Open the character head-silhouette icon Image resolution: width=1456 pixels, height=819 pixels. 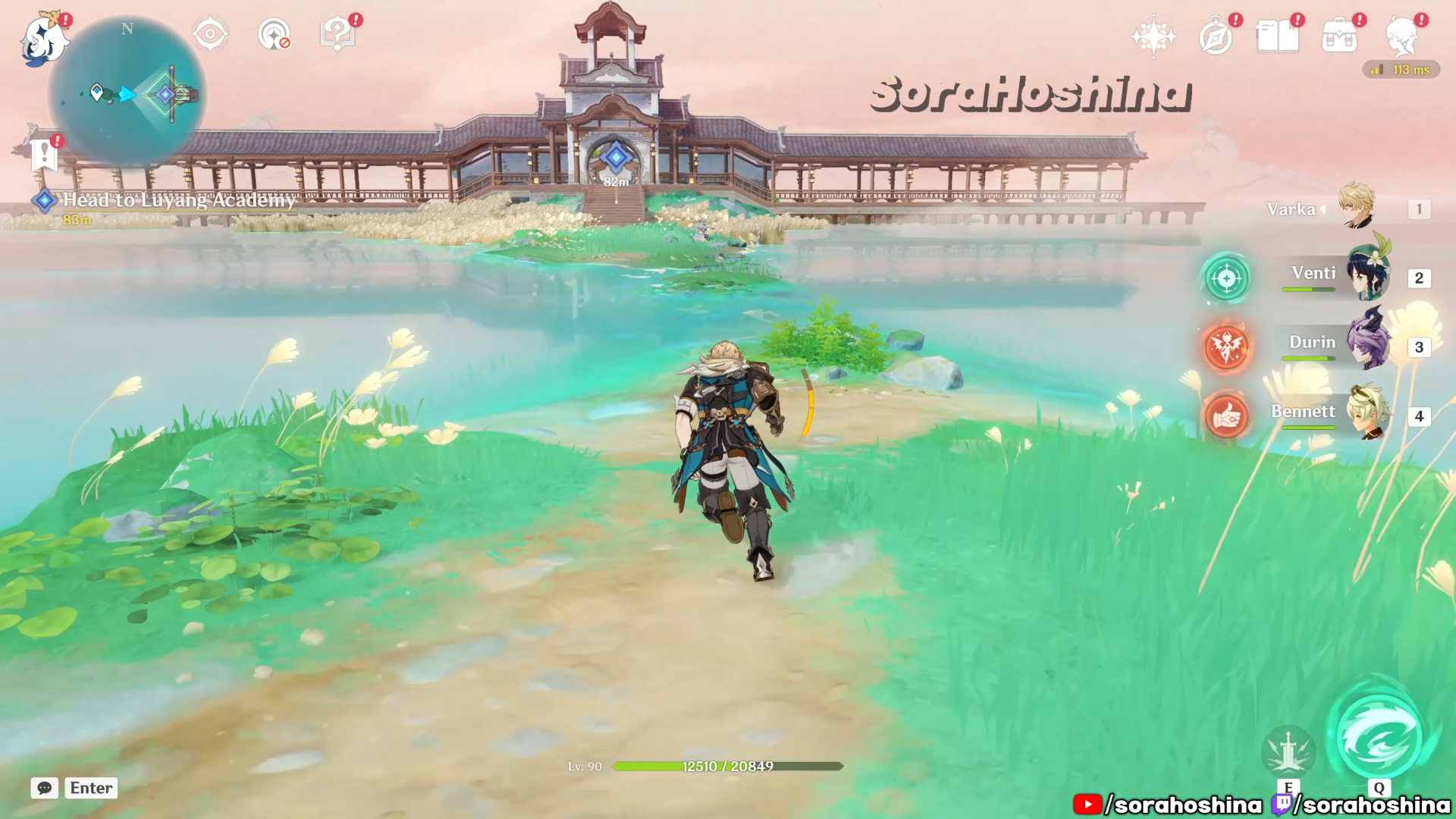click(x=1401, y=36)
